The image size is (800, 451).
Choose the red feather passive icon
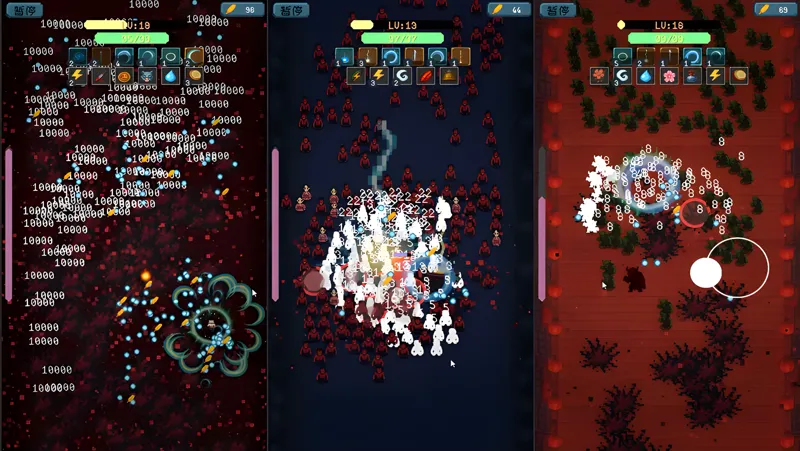[425, 75]
